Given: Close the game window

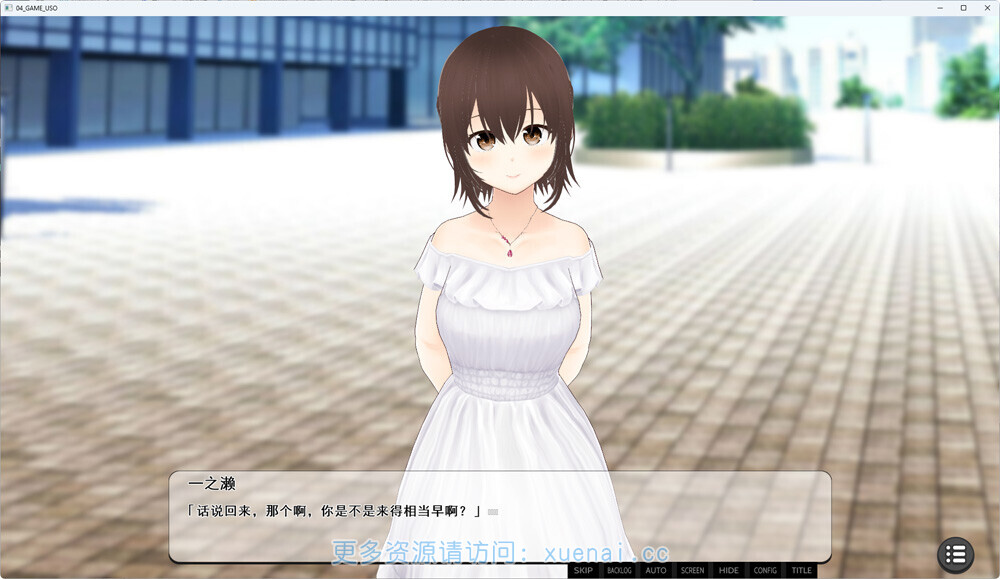Looking at the screenshot, I should 985,8.
